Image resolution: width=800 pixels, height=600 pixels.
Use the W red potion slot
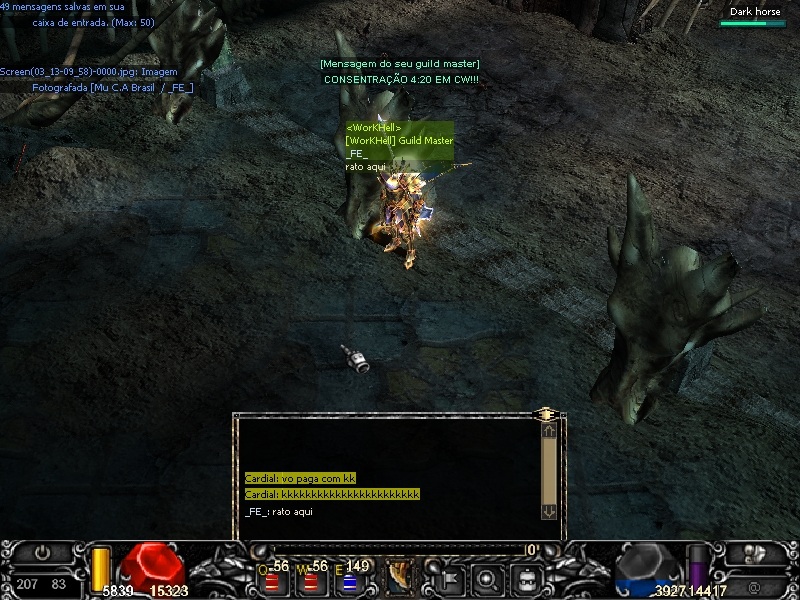pos(309,580)
